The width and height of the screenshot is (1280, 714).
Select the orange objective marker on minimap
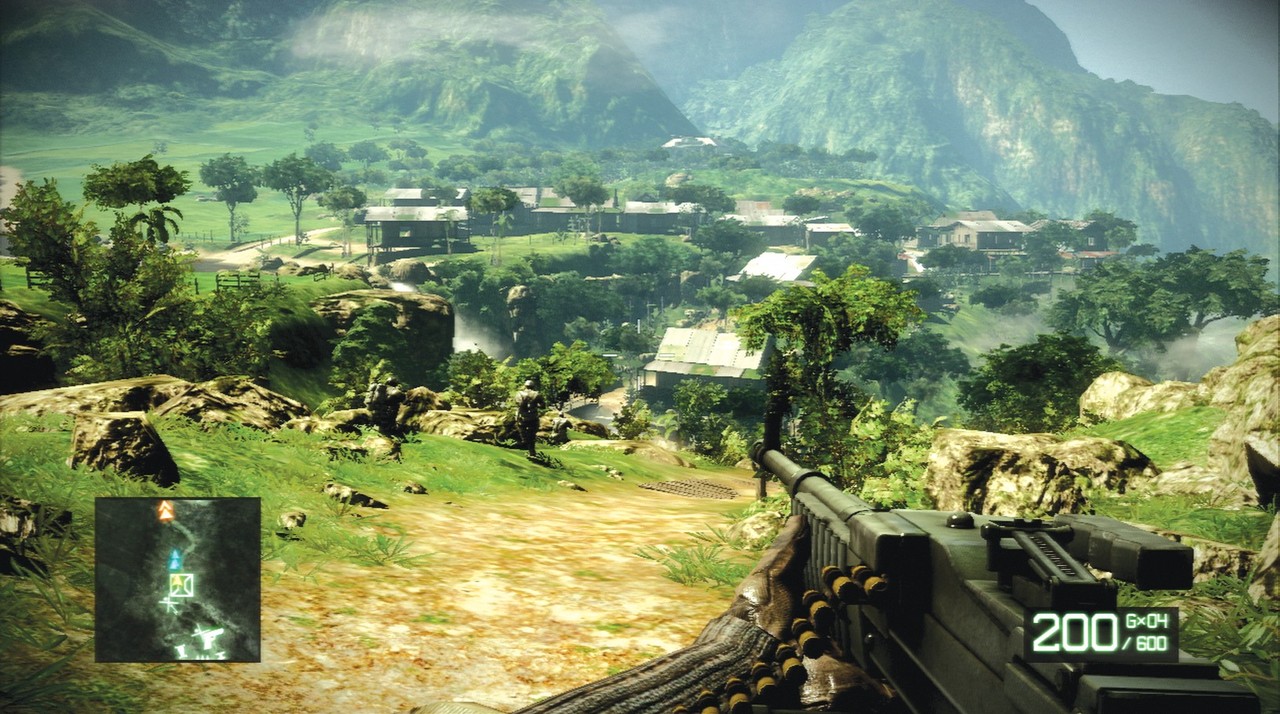(x=166, y=512)
